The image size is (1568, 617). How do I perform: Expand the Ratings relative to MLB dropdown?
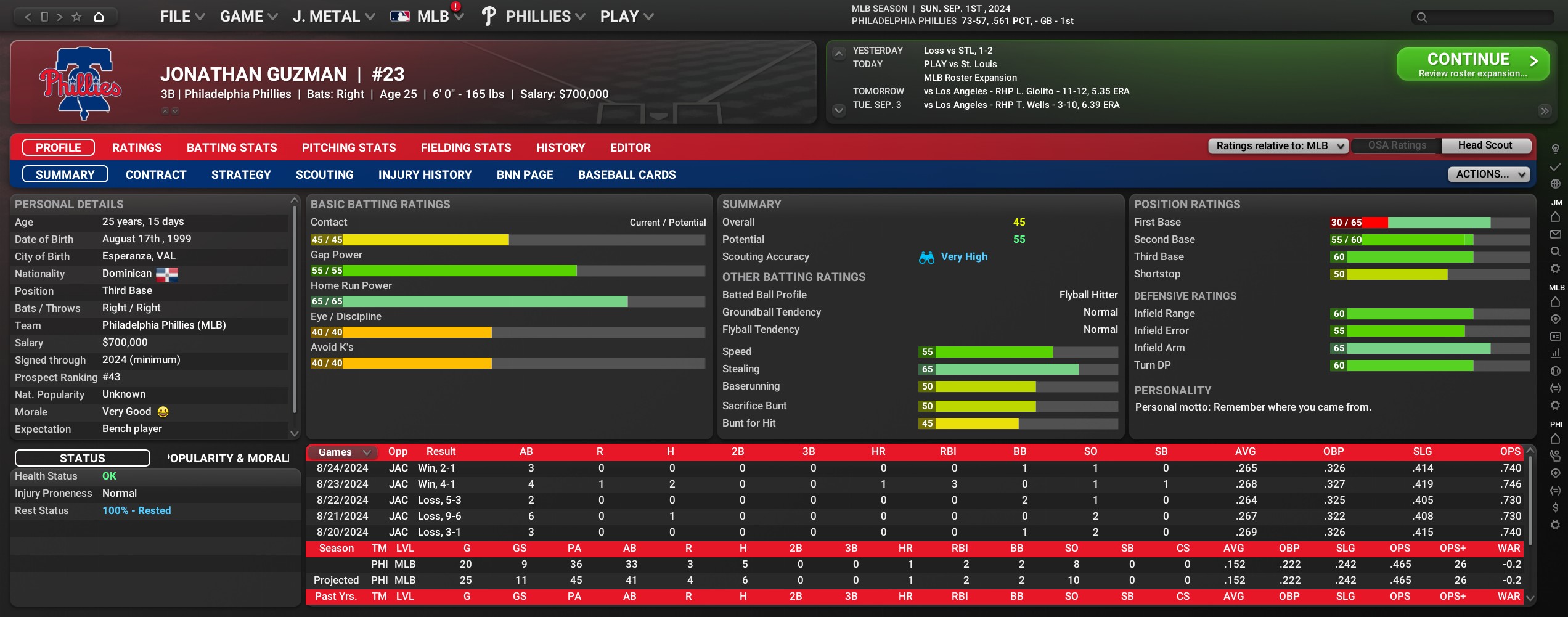click(1278, 146)
